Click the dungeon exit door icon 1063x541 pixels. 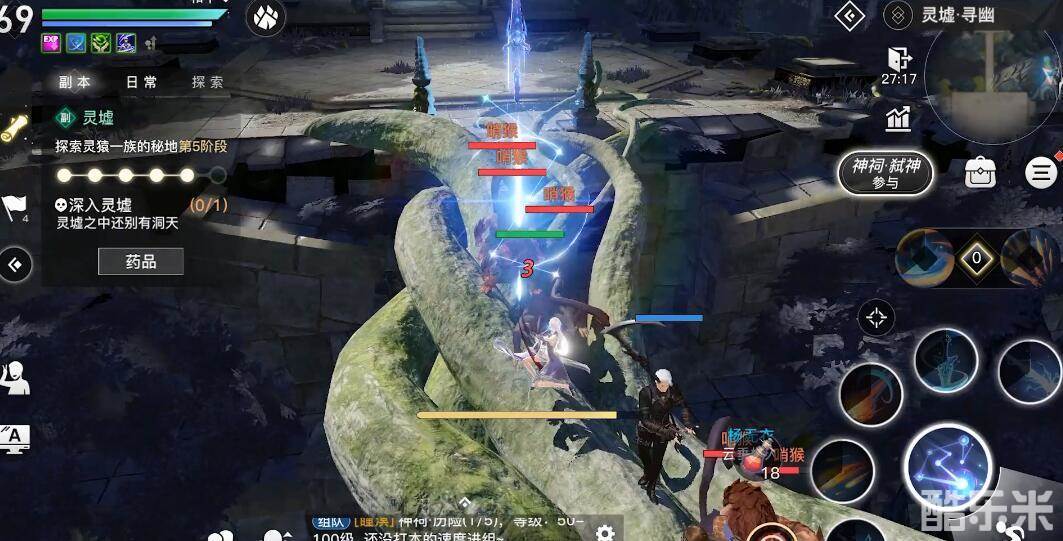click(x=898, y=58)
